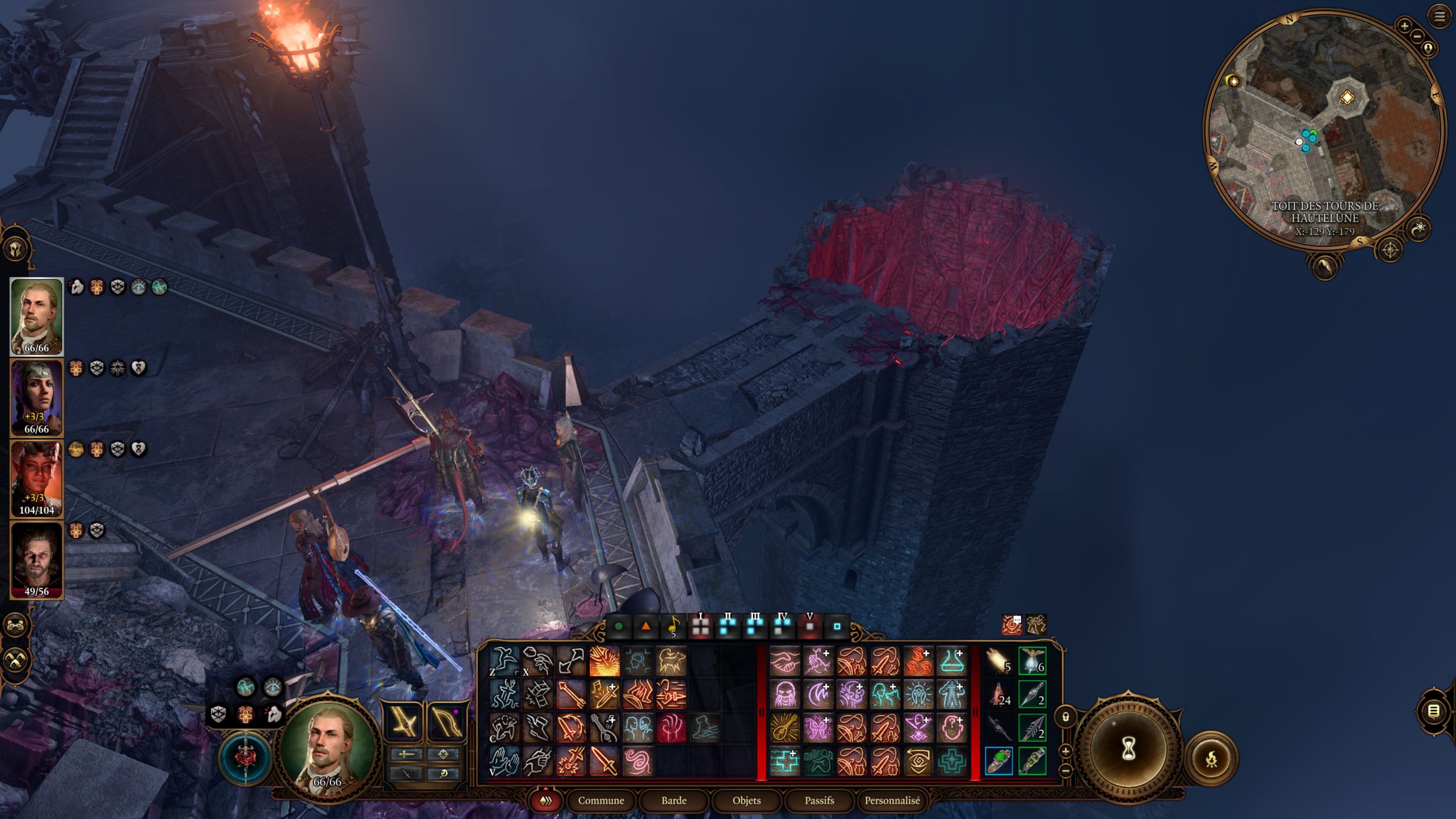Select the Objets tab
1456x819 pixels.
click(x=746, y=800)
